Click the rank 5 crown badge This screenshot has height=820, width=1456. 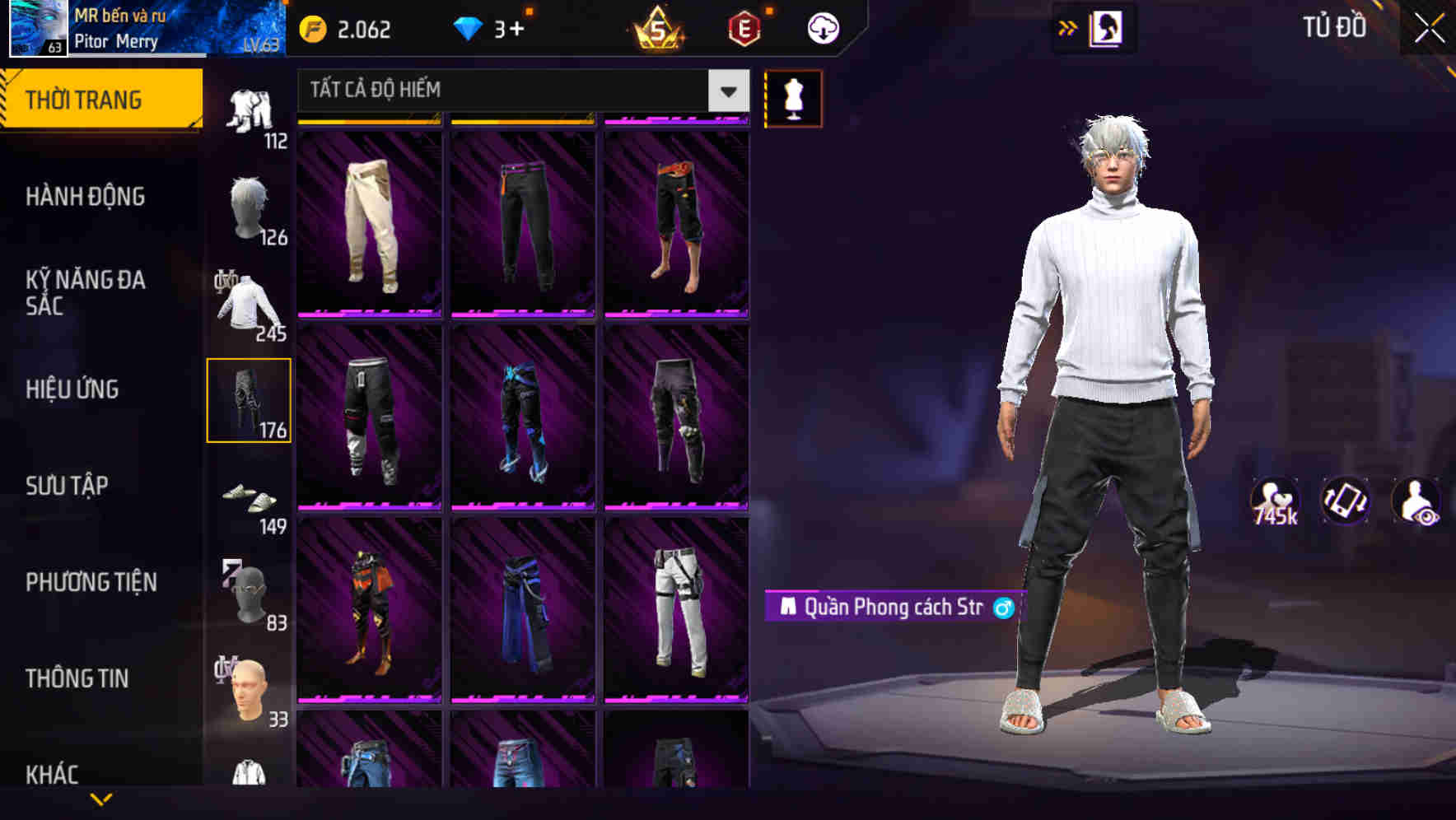pyautogui.click(x=655, y=29)
